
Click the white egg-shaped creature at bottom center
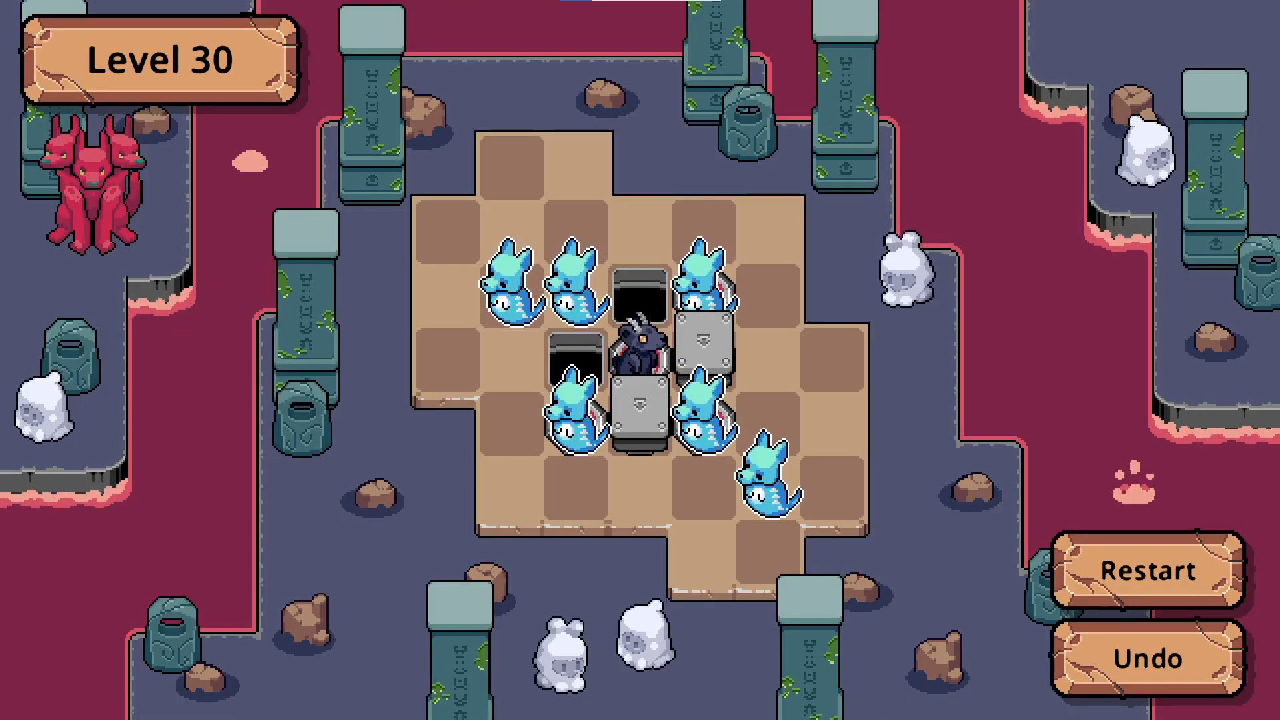coord(645,635)
